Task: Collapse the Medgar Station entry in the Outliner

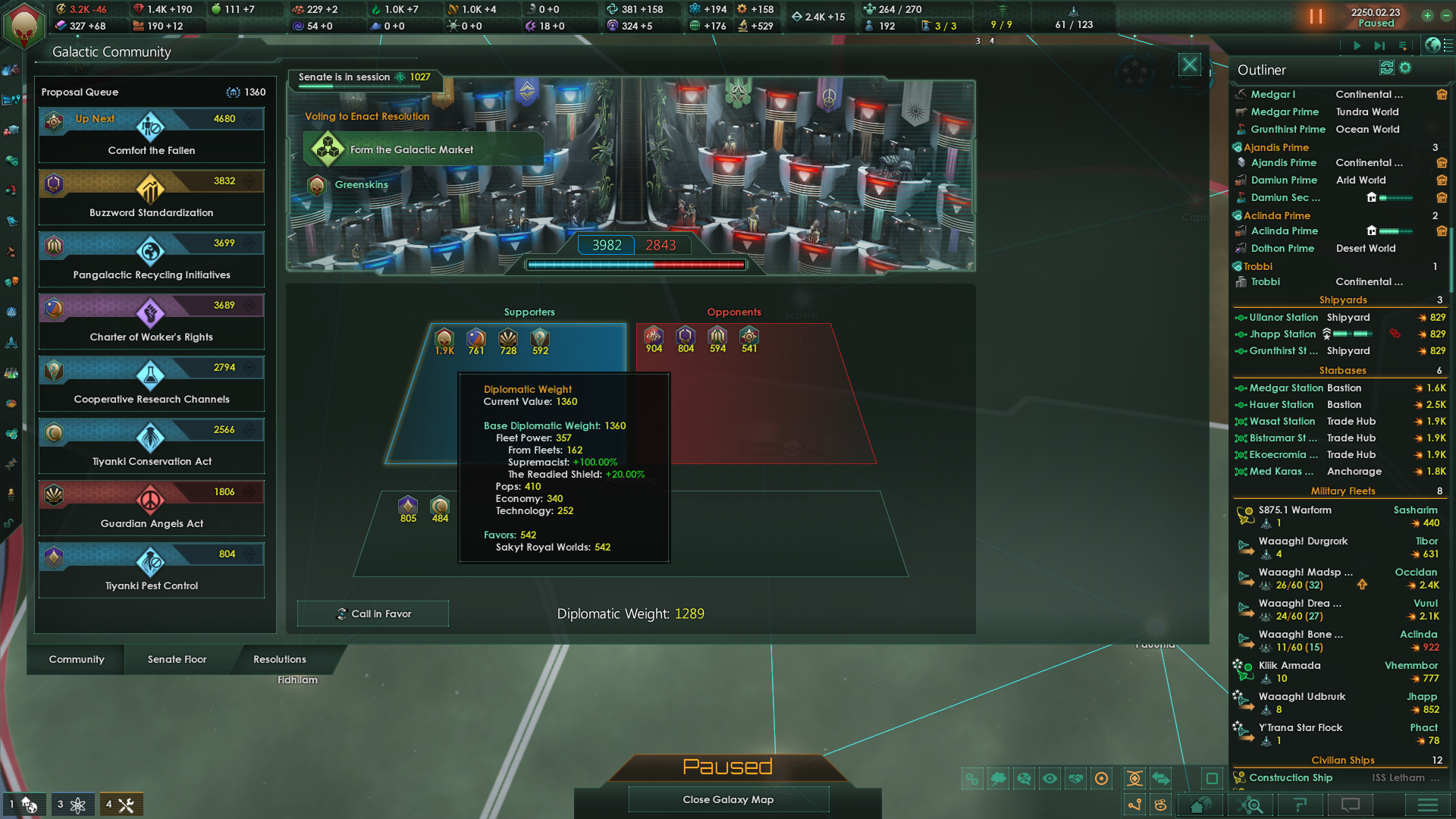Action: coord(1241,388)
